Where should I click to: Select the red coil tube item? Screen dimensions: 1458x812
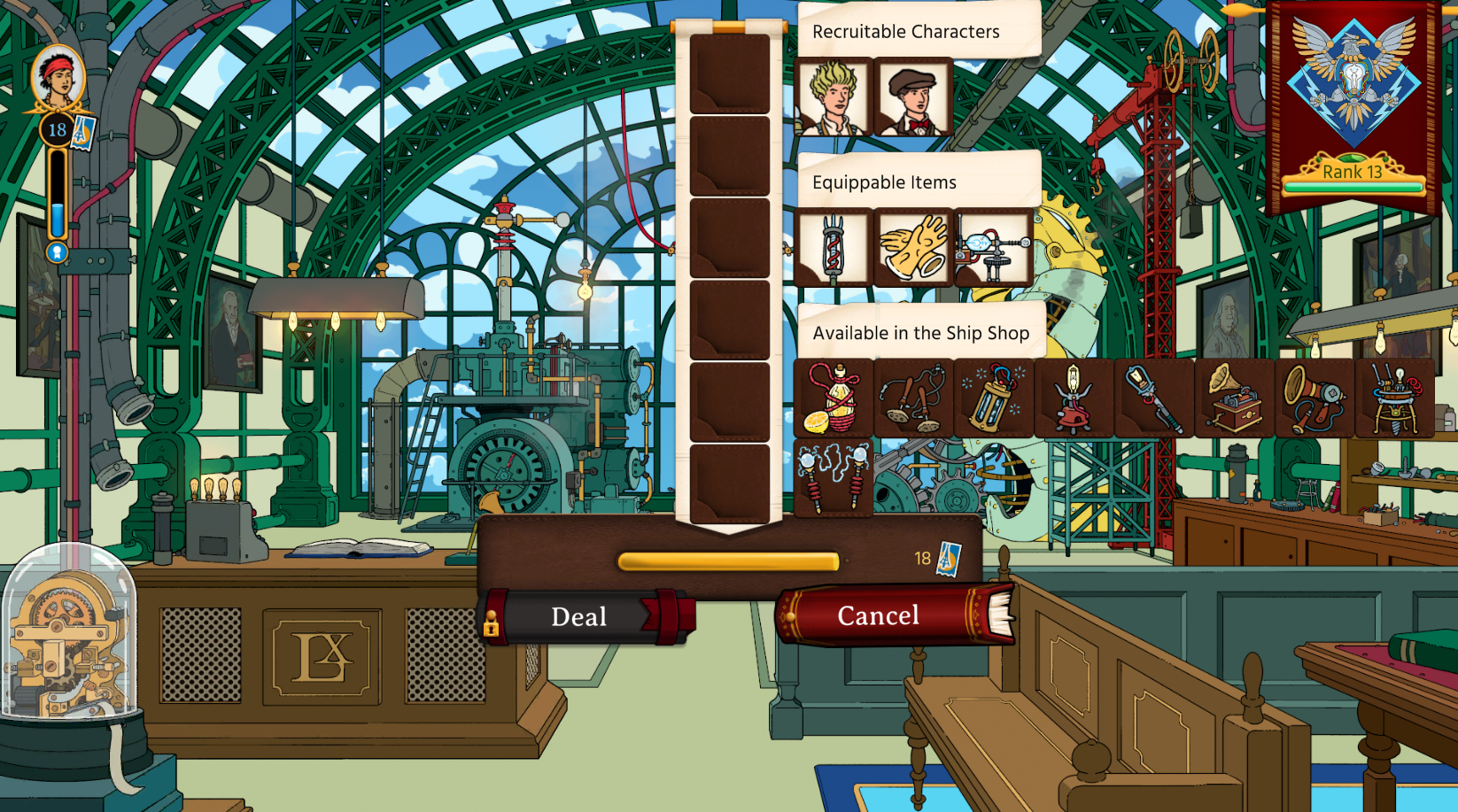pyautogui.click(x=833, y=248)
